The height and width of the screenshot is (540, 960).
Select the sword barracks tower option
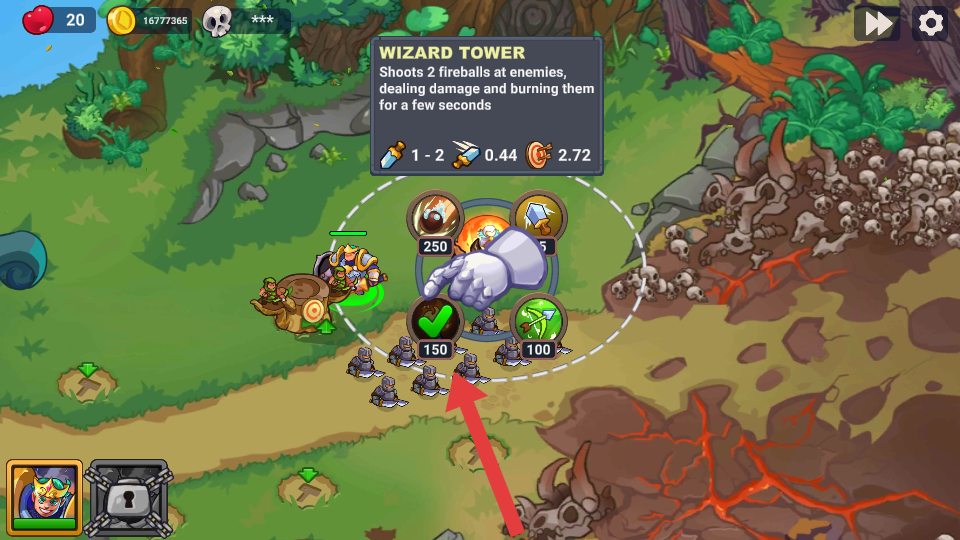point(541,214)
